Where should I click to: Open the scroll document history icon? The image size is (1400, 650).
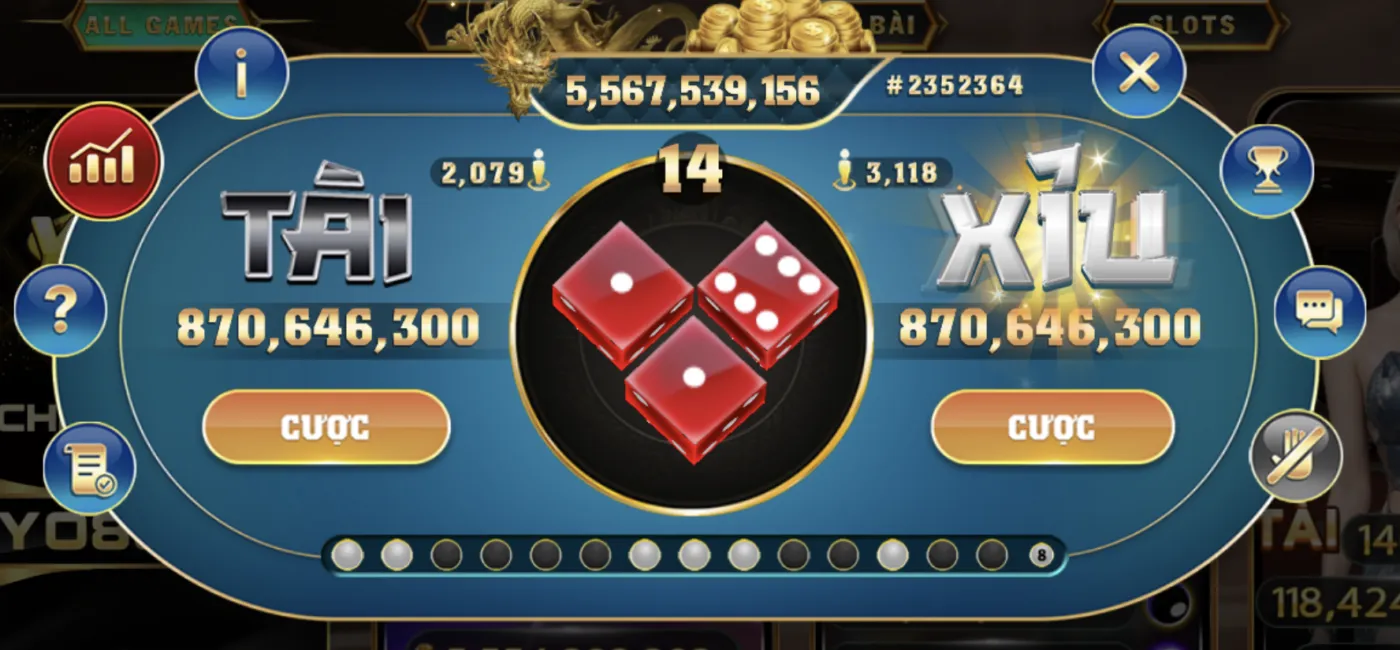coord(89,469)
